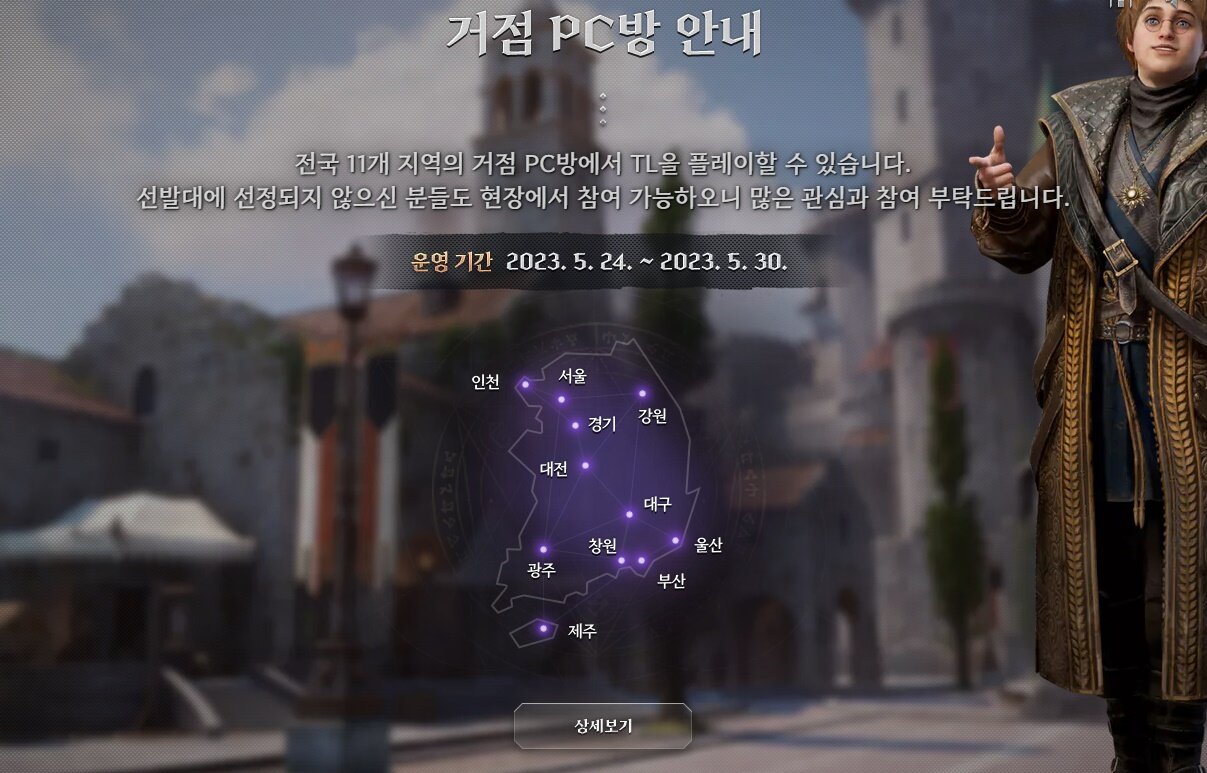This screenshot has height=773, width=1207.
Task: Select the 창원 location marker
Action: pos(621,560)
